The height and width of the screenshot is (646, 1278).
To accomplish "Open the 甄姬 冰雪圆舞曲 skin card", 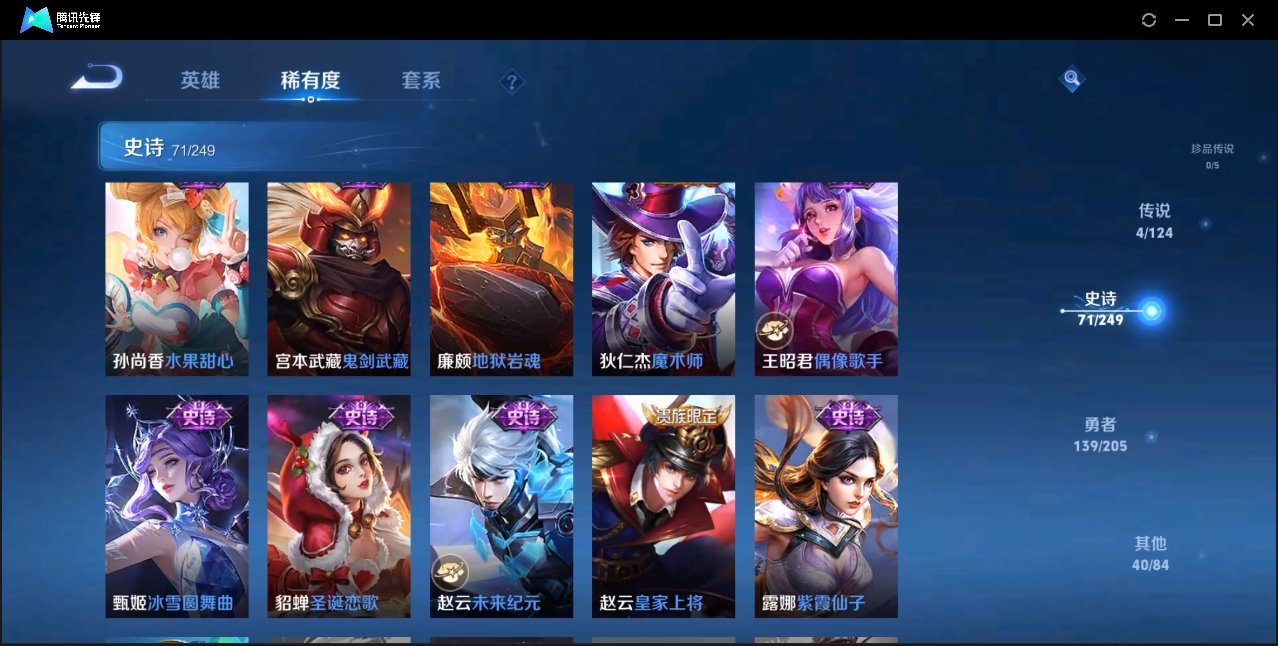I will [177, 506].
